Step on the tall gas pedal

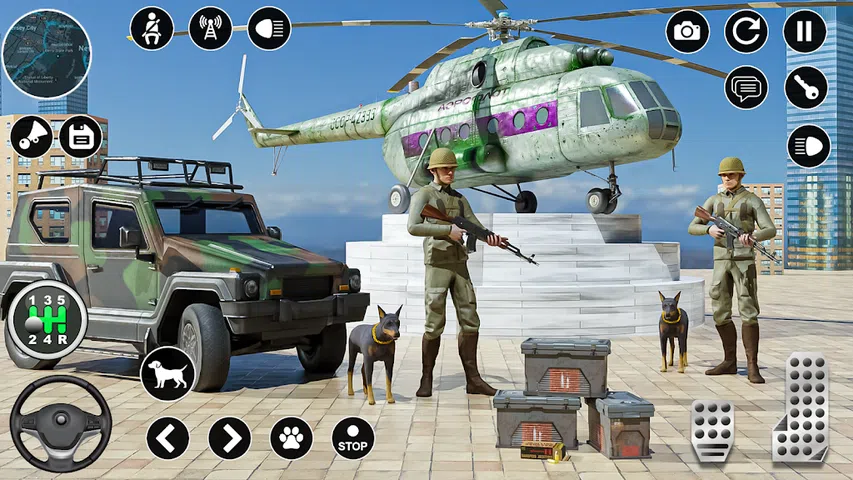[802, 406]
